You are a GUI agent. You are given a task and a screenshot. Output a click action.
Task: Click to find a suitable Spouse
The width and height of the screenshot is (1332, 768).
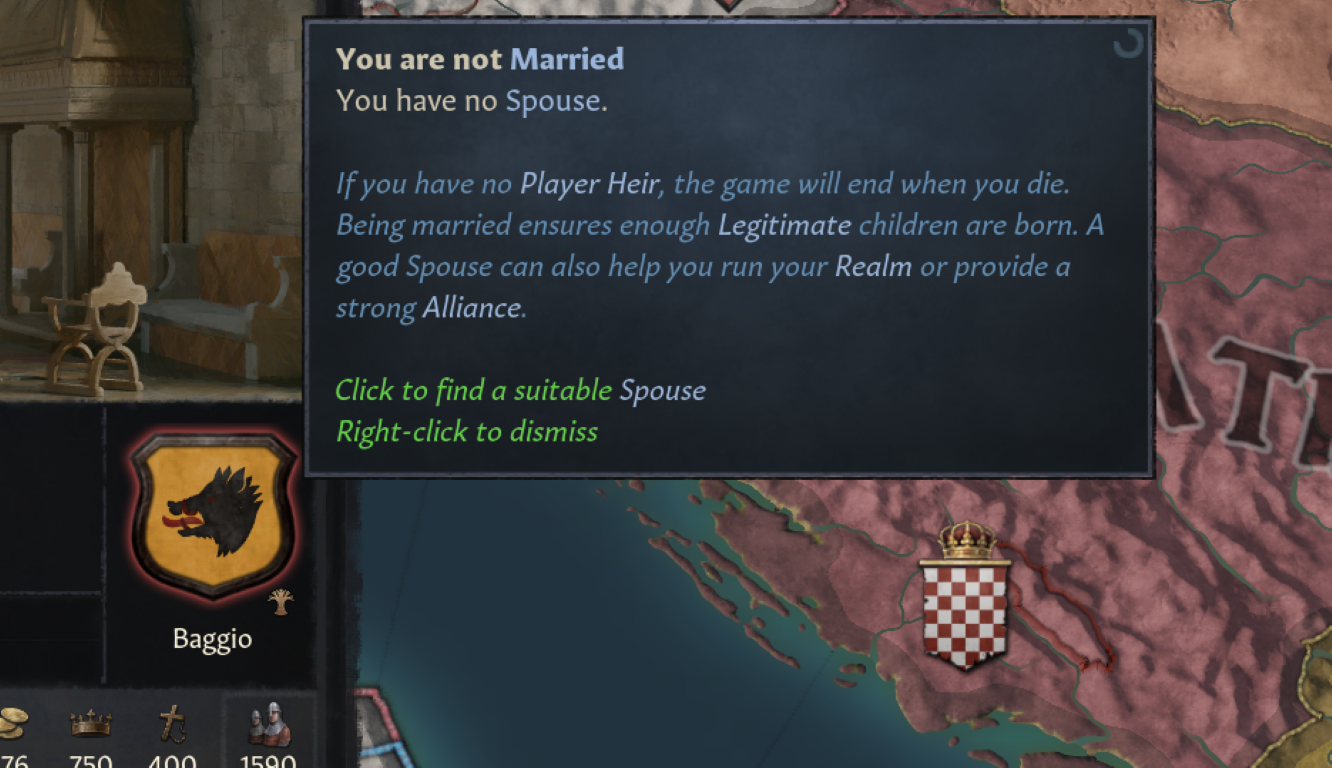tap(520, 390)
